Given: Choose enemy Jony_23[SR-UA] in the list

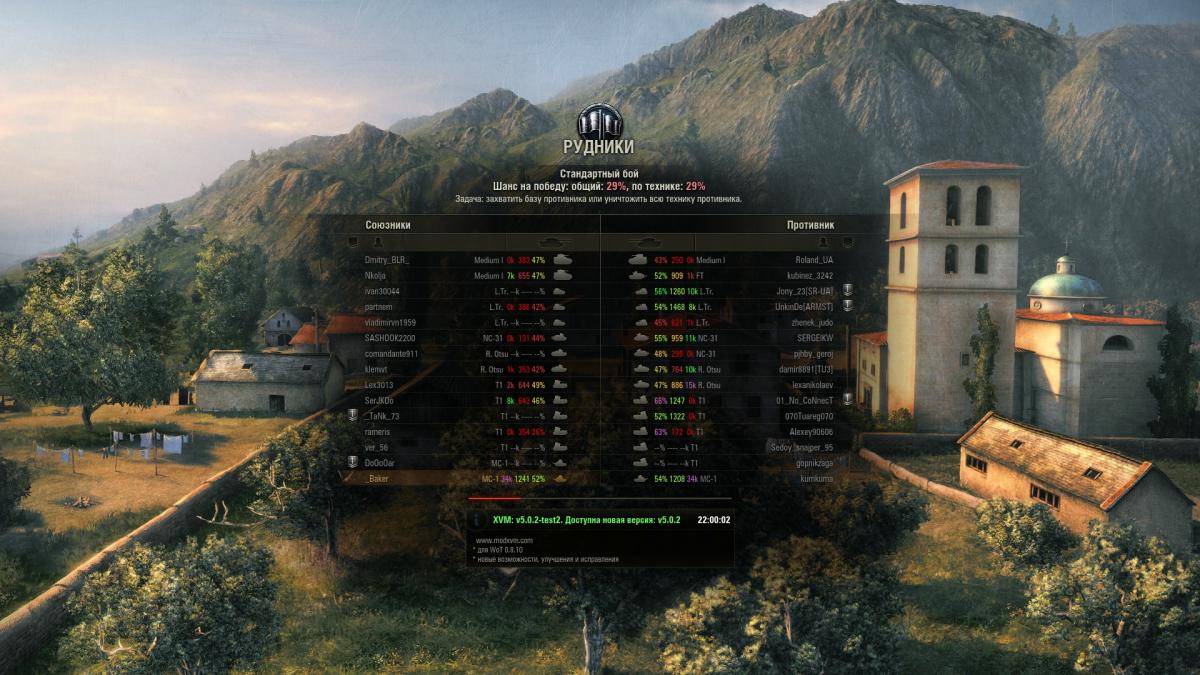Looking at the screenshot, I should click(x=804, y=291).
